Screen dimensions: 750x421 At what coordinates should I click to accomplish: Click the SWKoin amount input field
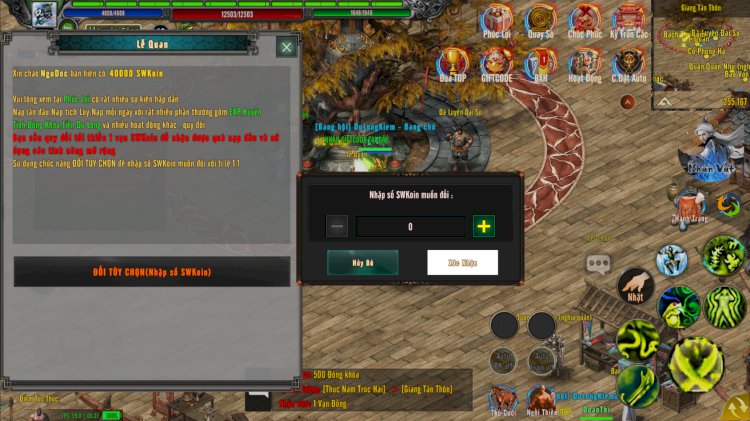pyautogui.click(x=410, y=227)
